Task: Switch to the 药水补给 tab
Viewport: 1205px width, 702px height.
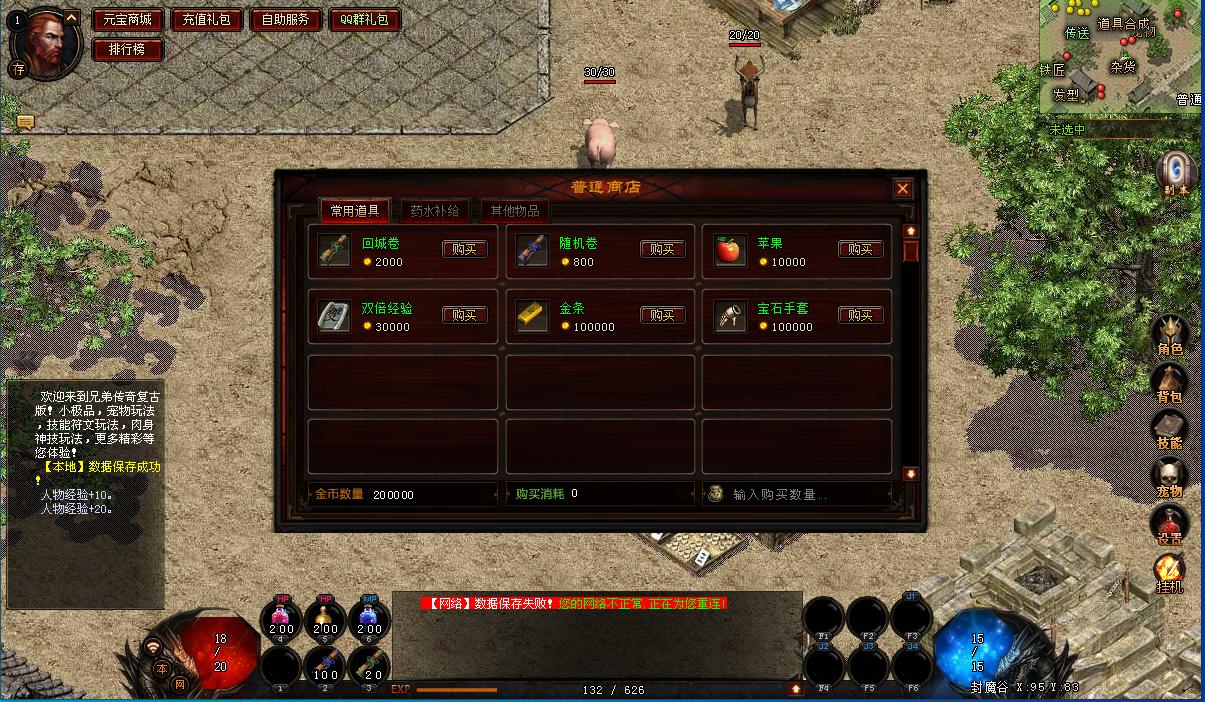Action: point(435,211)
